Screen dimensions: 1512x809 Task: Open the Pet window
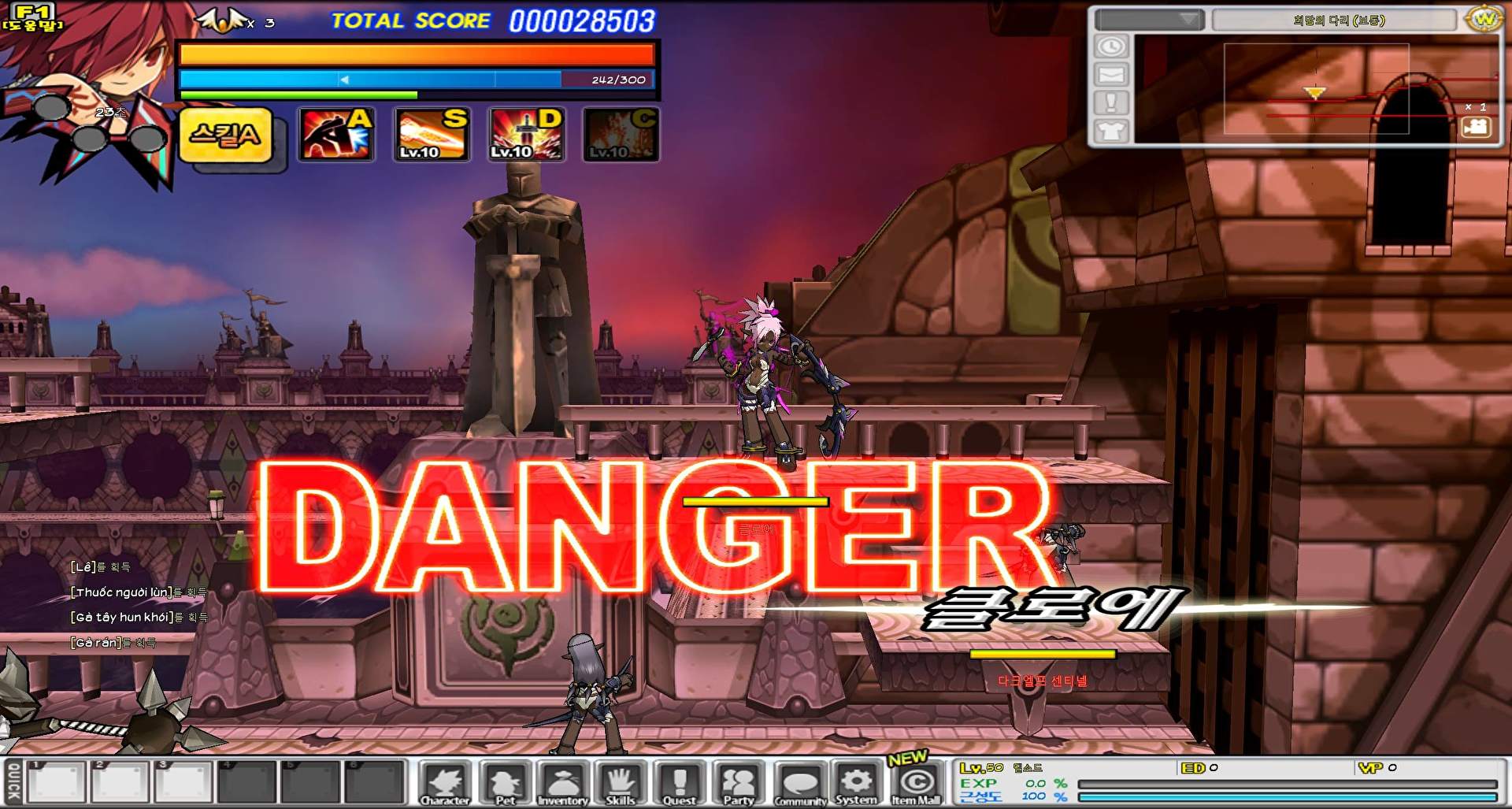pyautogui.click(x=504, y=781)
